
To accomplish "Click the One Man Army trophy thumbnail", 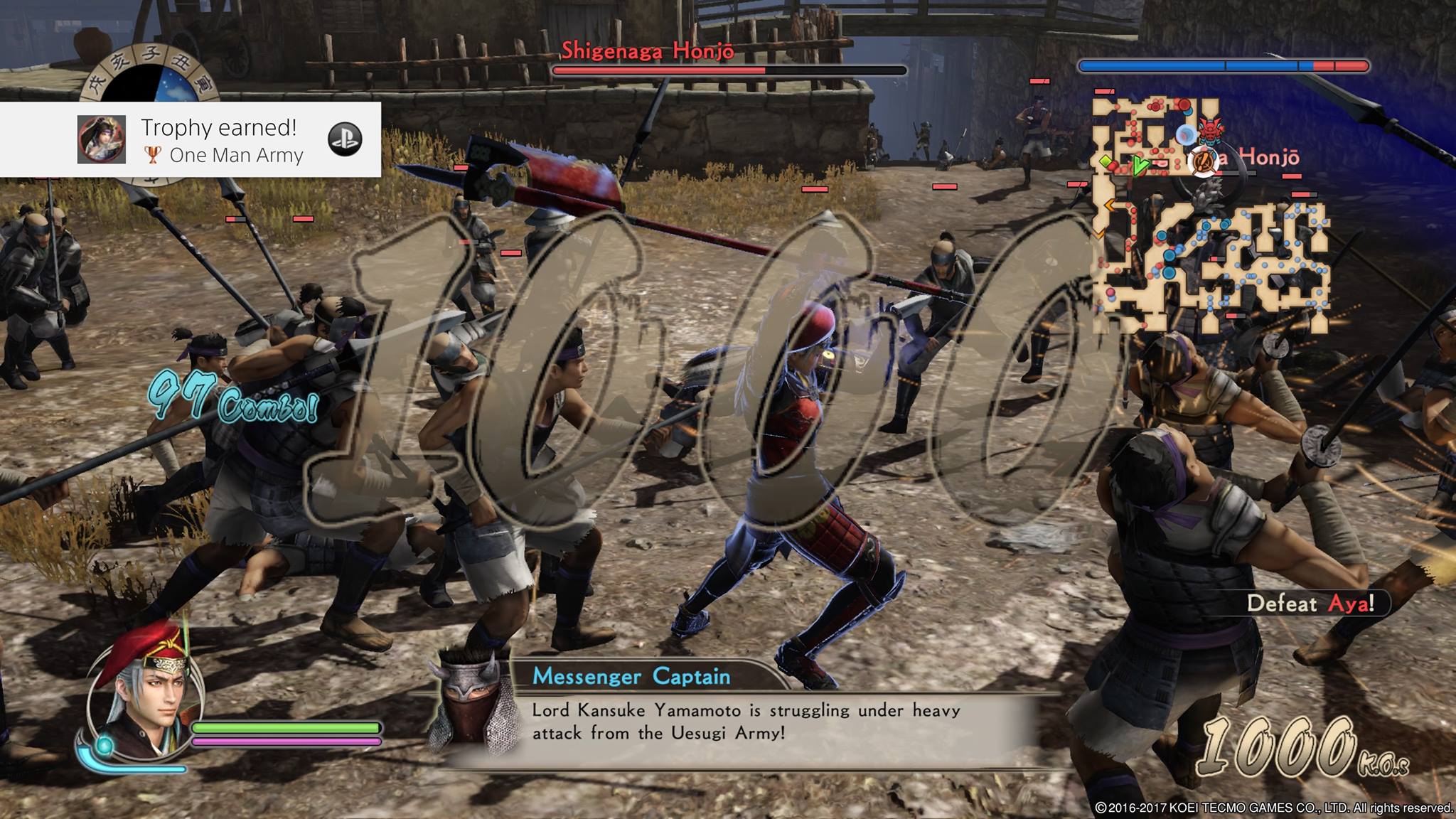I will [102, 139].
